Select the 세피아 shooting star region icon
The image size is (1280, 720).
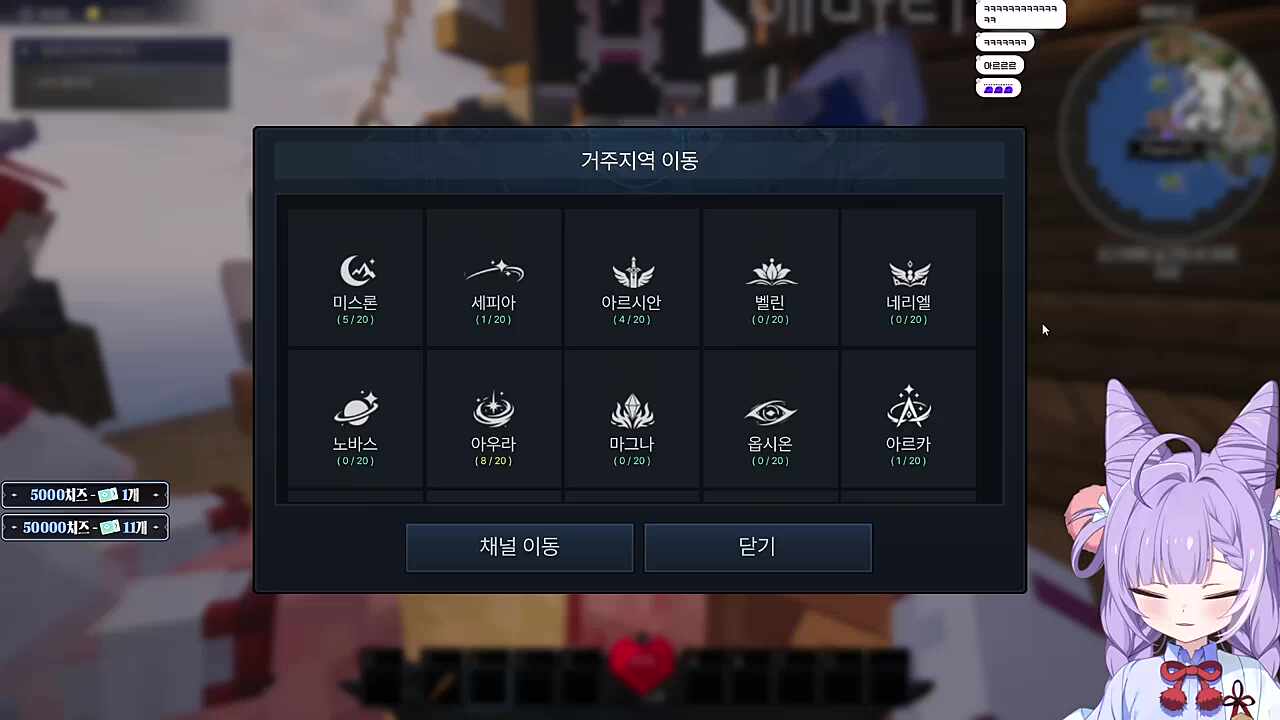coord(493,270)
